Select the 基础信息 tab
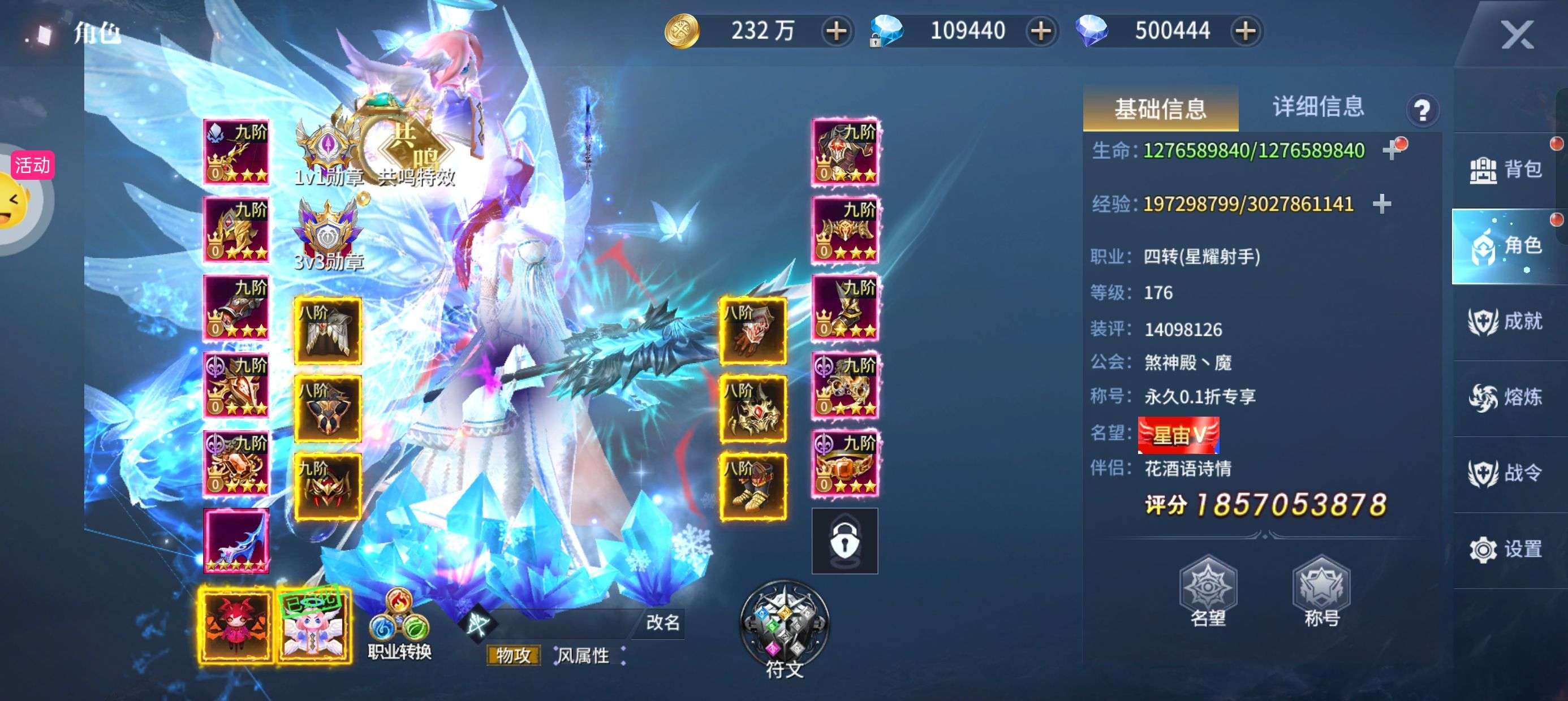This screenshot has width=1568, height=701. click(1160, 109)
